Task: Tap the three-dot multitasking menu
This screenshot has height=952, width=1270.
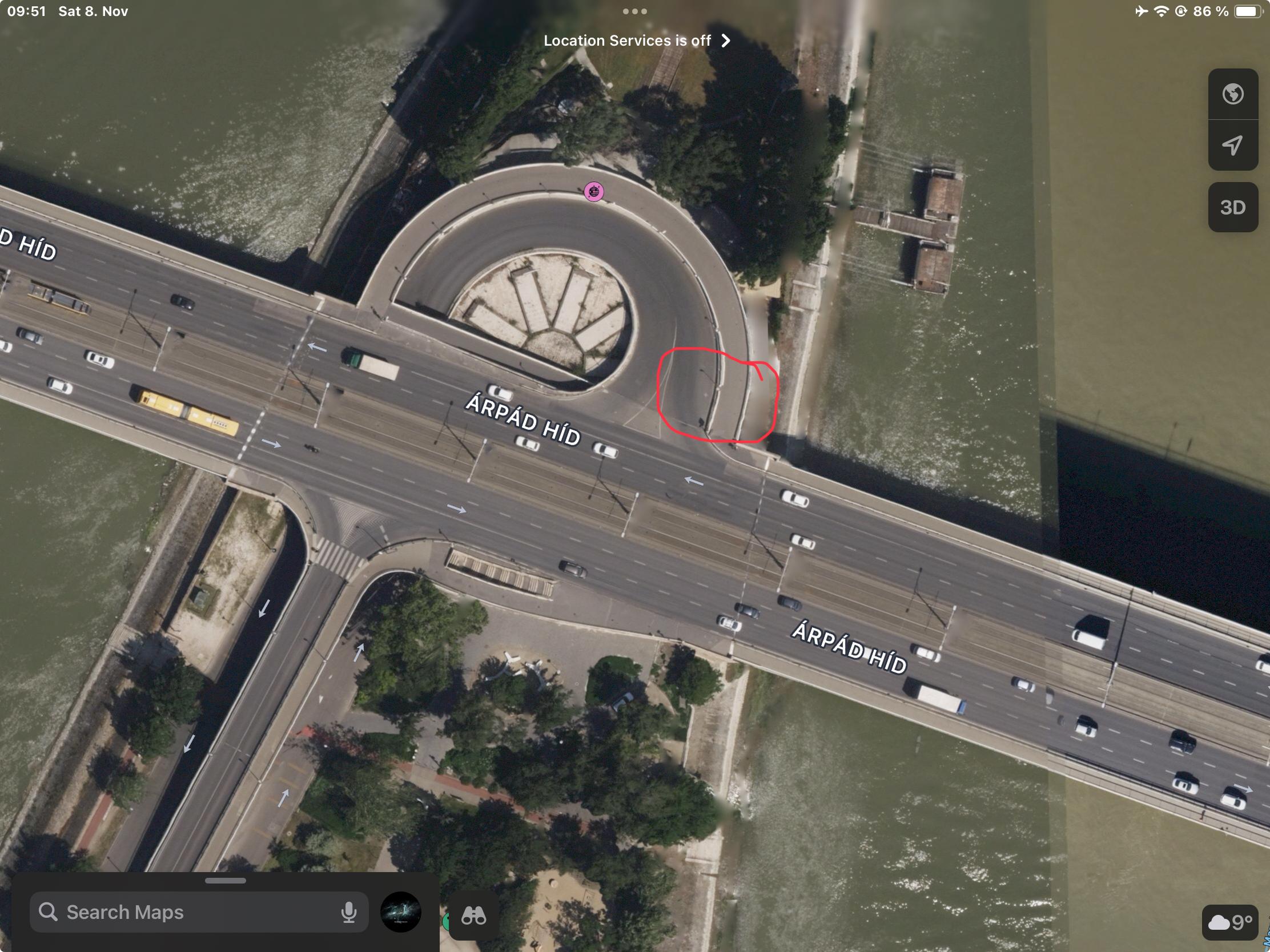Action: 635,11
